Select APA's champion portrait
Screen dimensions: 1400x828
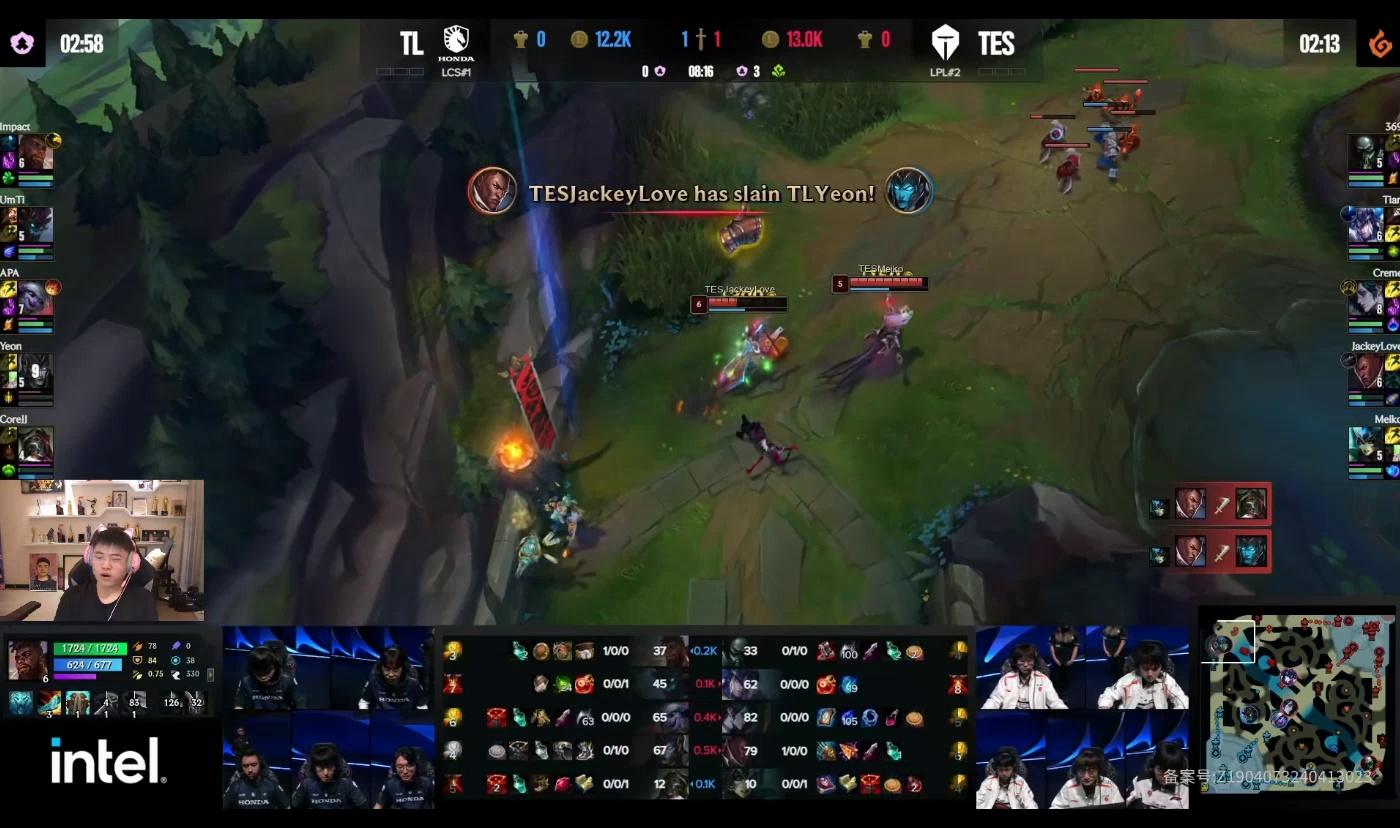pos(35,298)
